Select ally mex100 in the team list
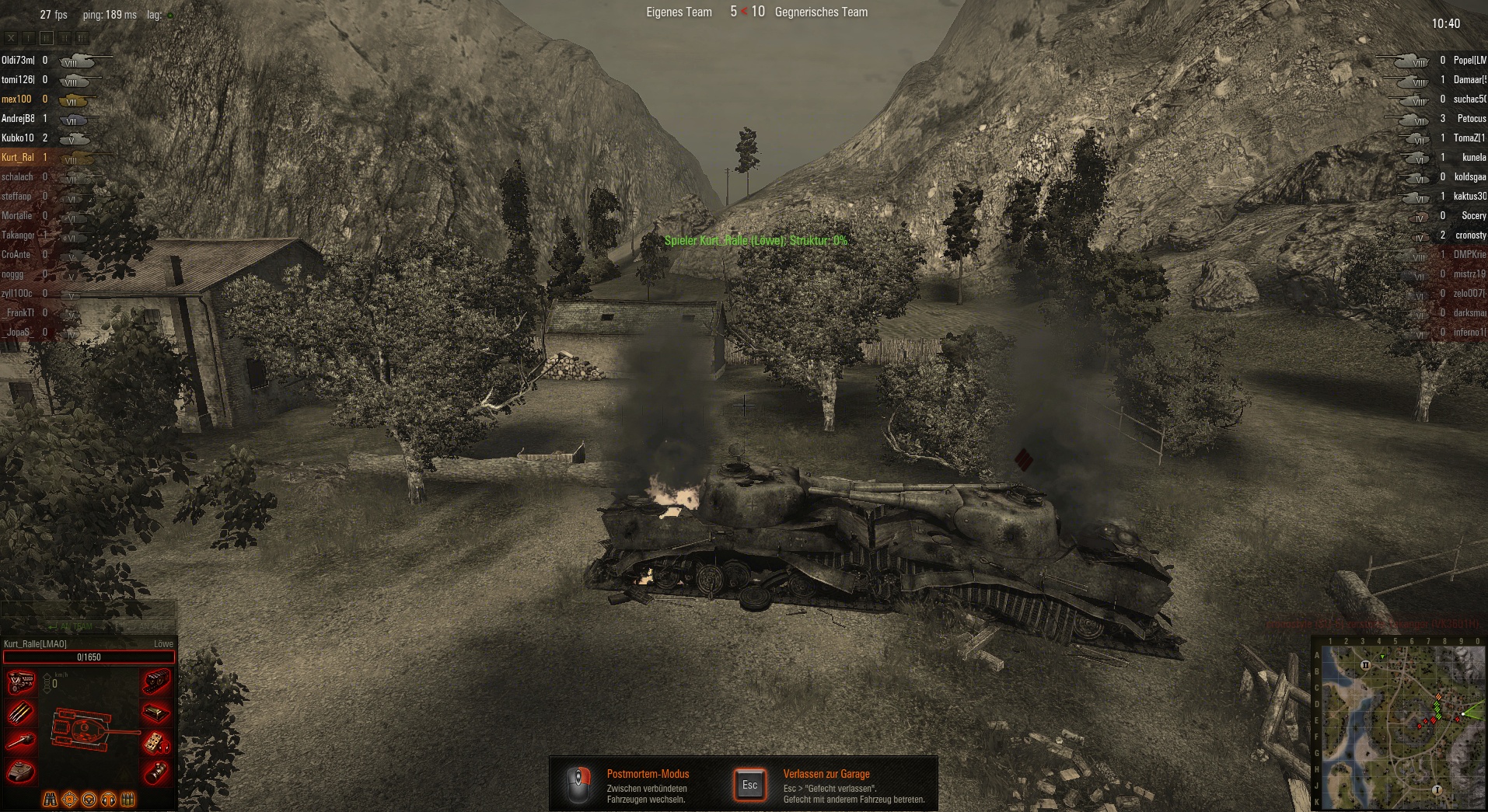This screenshot has width=1488, height=812. [16, 99]
